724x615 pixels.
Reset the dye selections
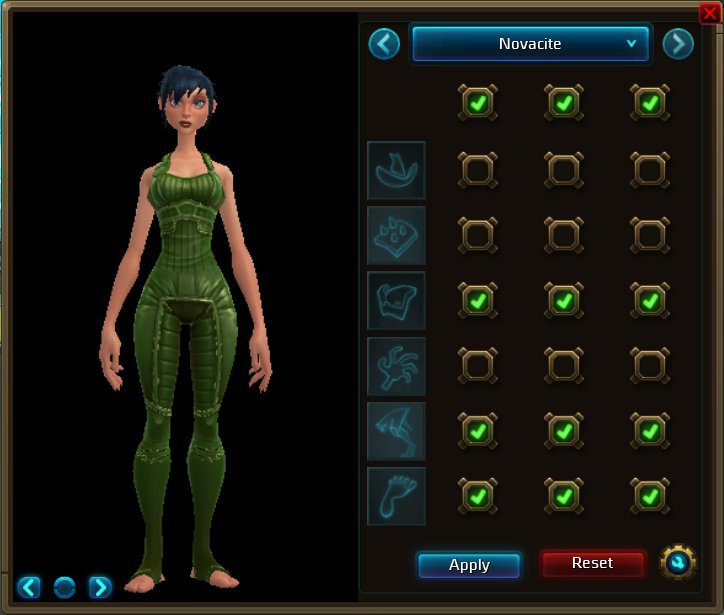(x=592, y=564)
